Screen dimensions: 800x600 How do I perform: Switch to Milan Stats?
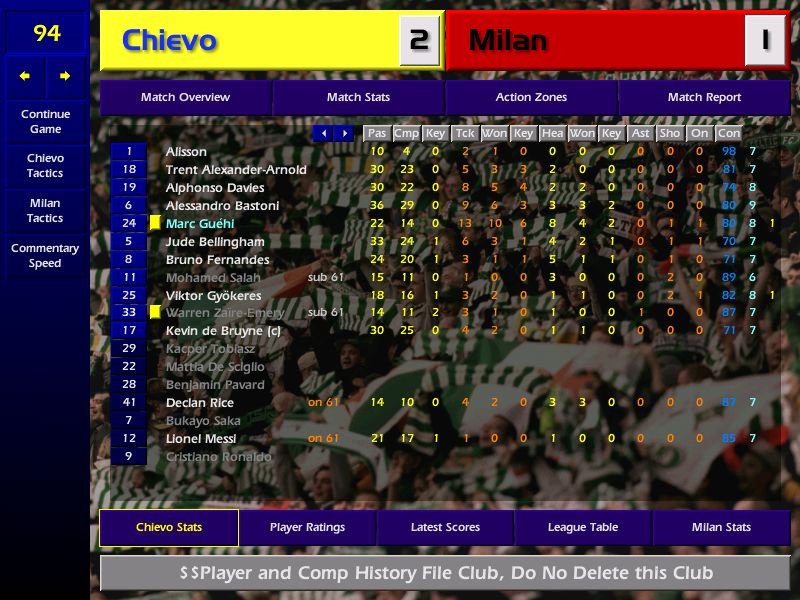pos(721,527)
